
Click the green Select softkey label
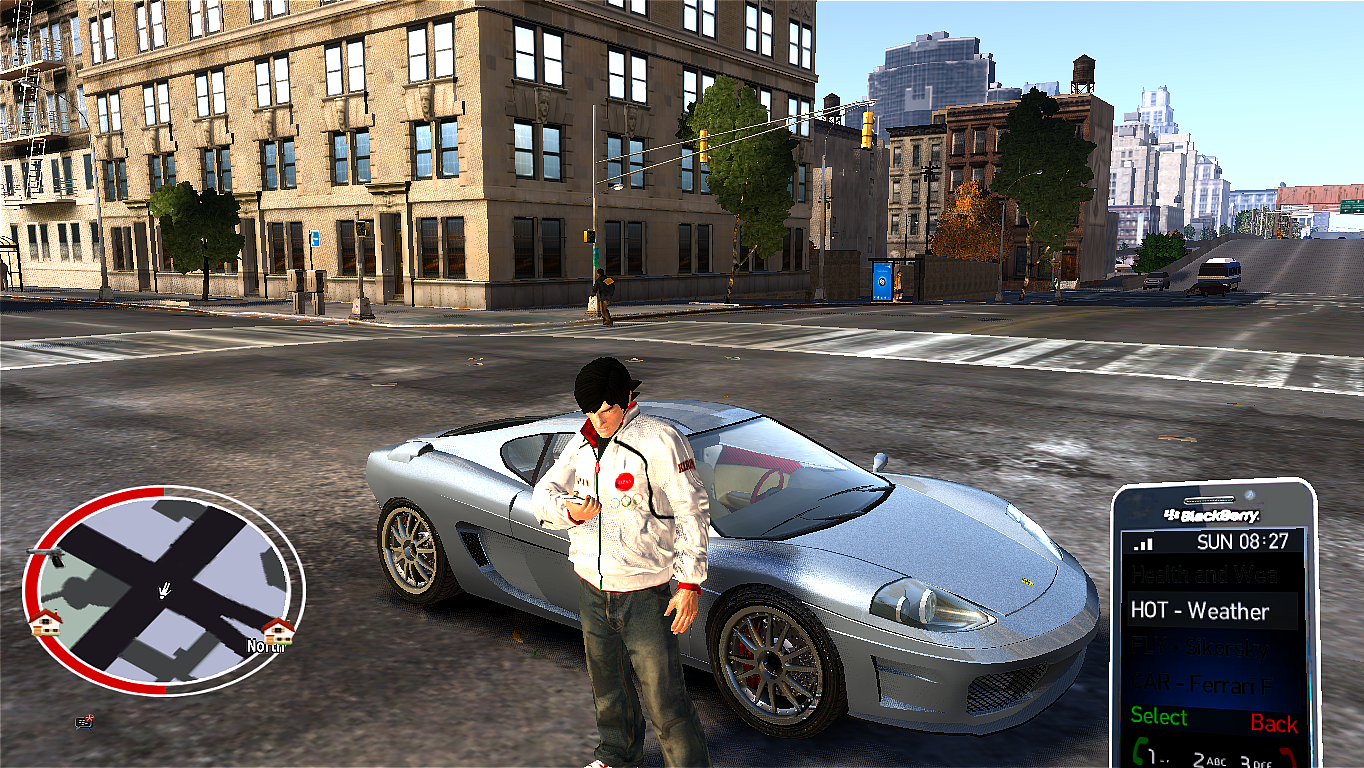pyautogui.click(x=1159, y=717)
